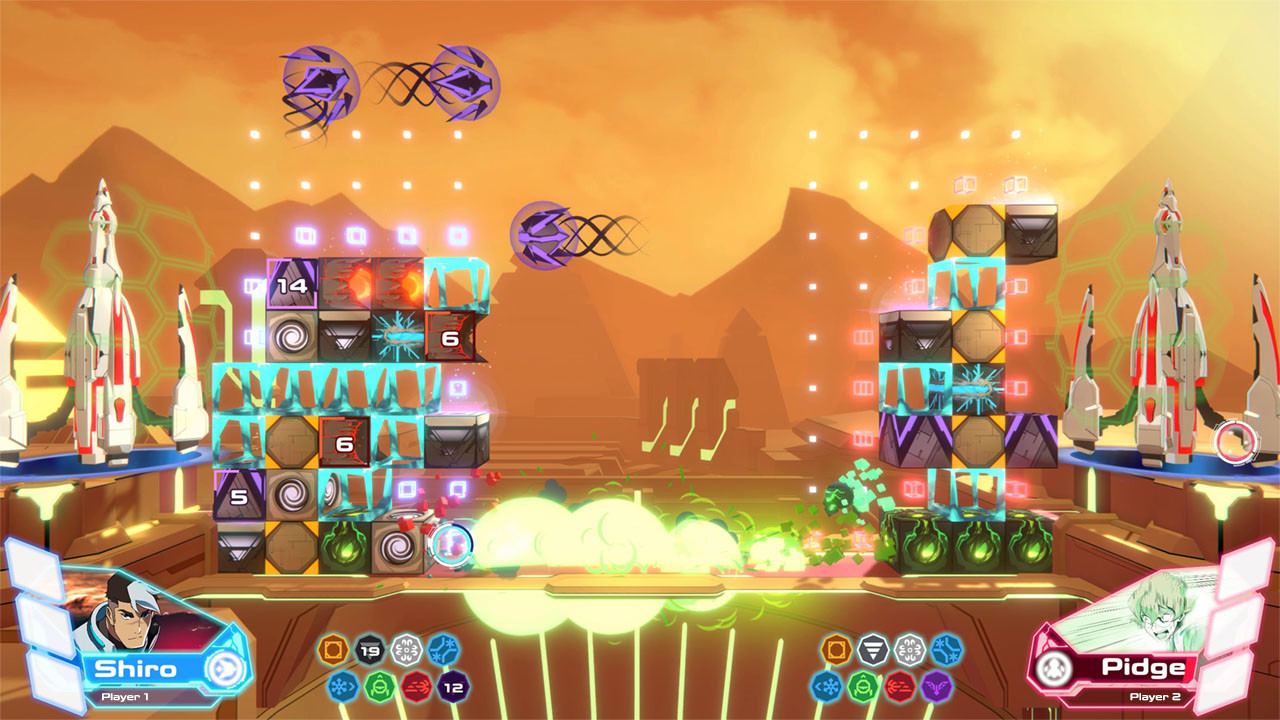
Task: Toggle Shiro's blue ice-arrow power-up
Action: pos(342,686)
